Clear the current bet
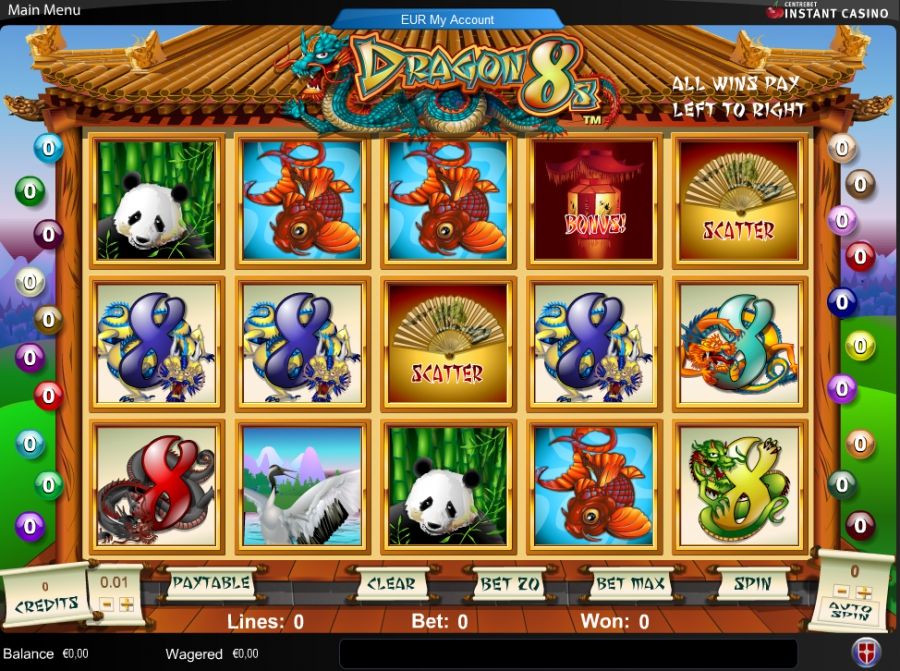 pyautogui.click(x=391, y=583)
